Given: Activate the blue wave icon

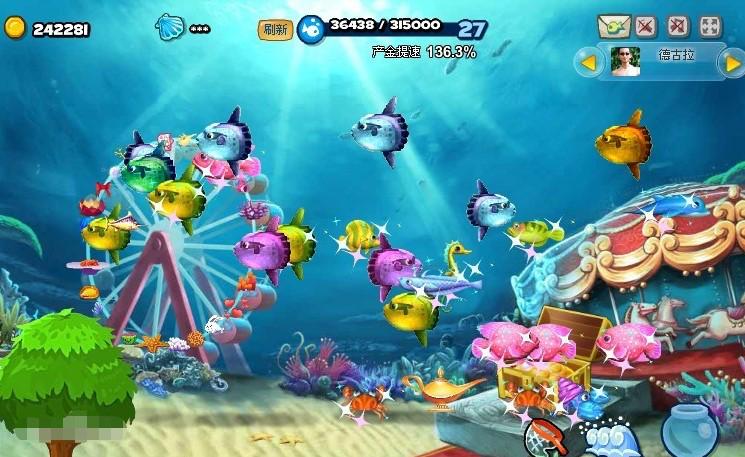Looking at the screenshot, I should (x=612, y=440).
